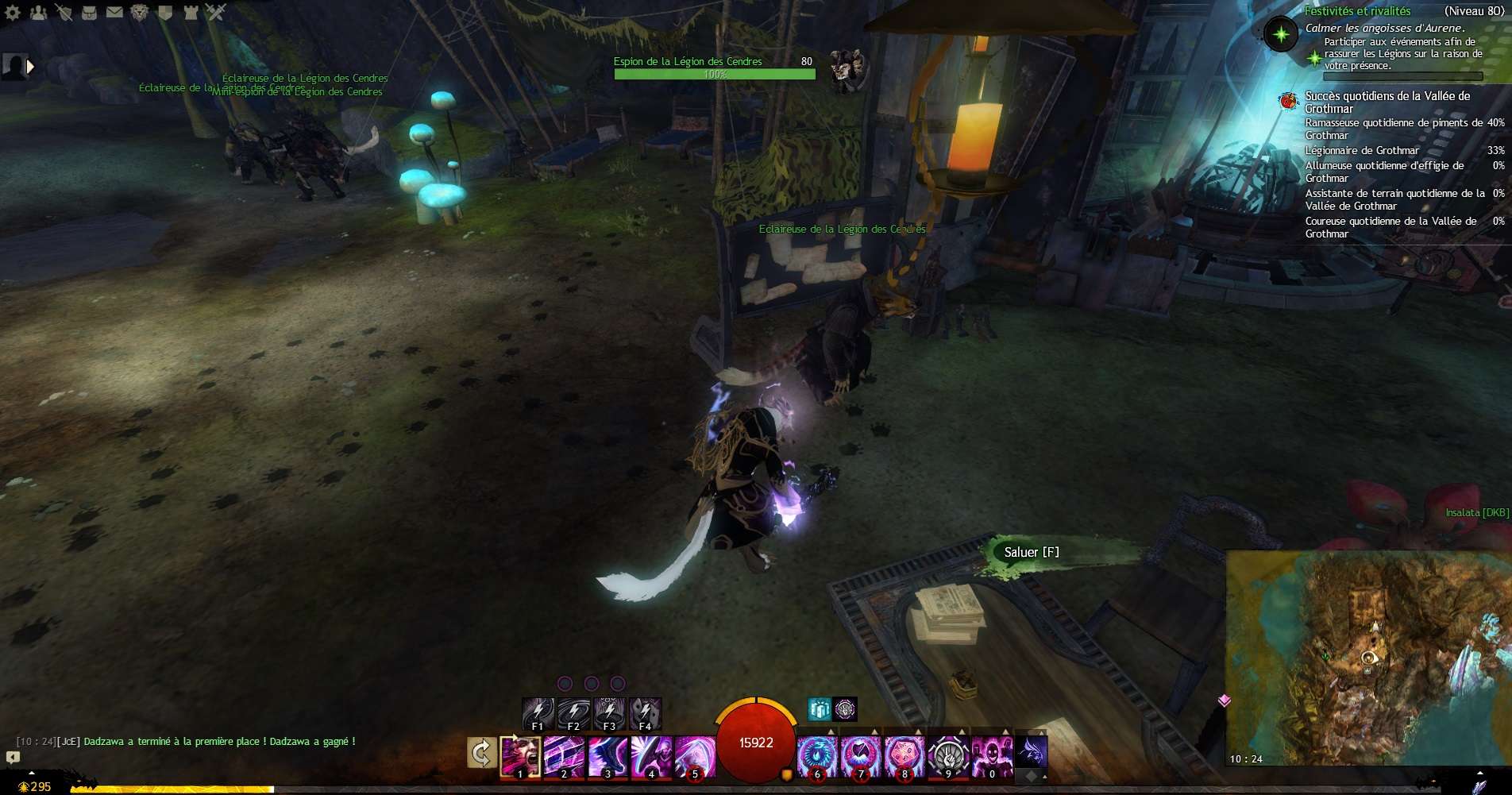1512x795 pixels.
Task: Expand the skill selector arrow above slot 6
Action: click(x=831, y=731)
